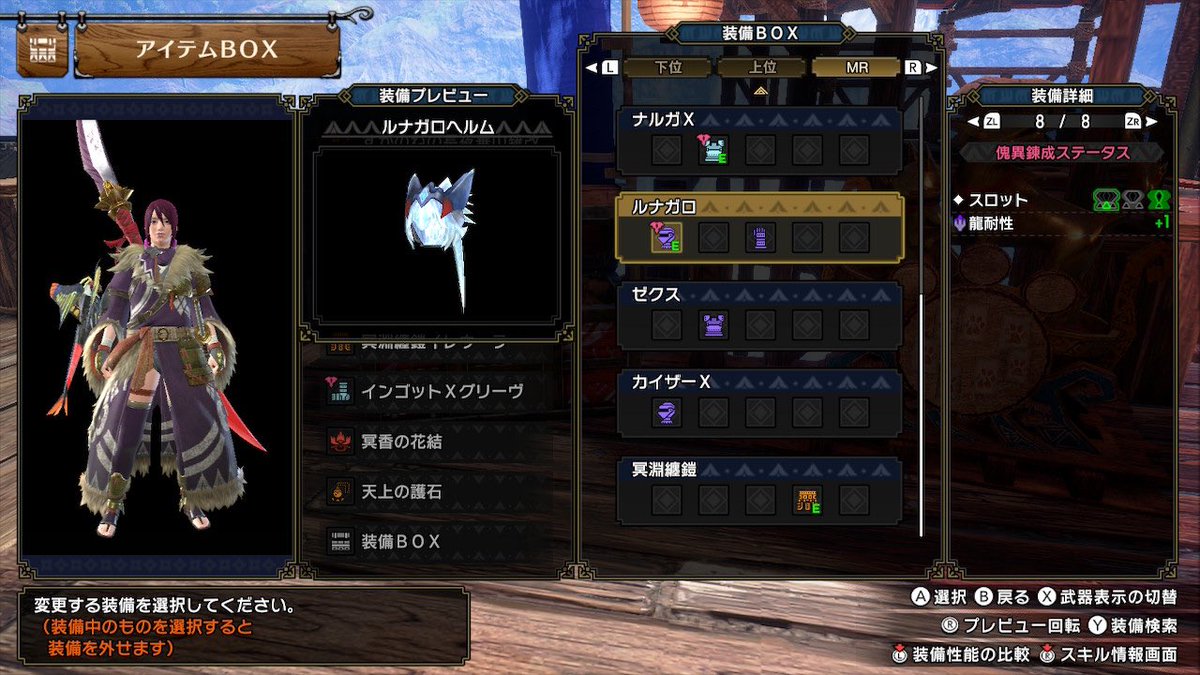Switch to the 上位 rank tab
The width and height of the screenshot is (1200, 675).
coord(762,68)
